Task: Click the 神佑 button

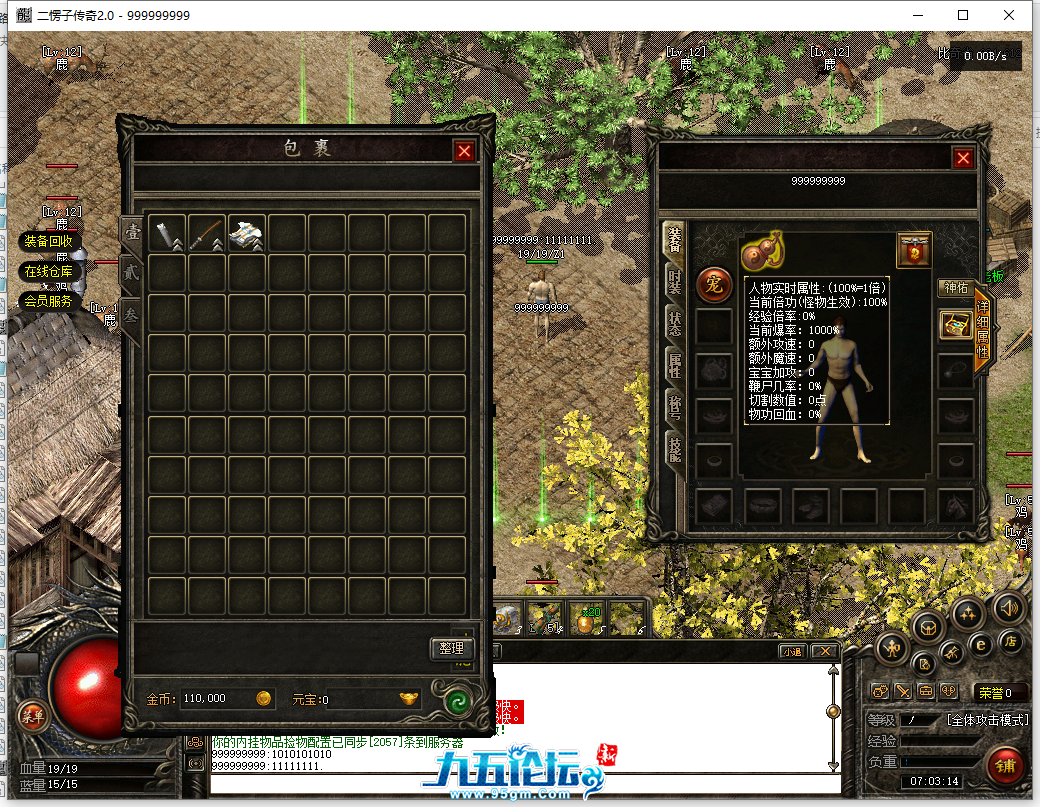Action: (955, 288)
